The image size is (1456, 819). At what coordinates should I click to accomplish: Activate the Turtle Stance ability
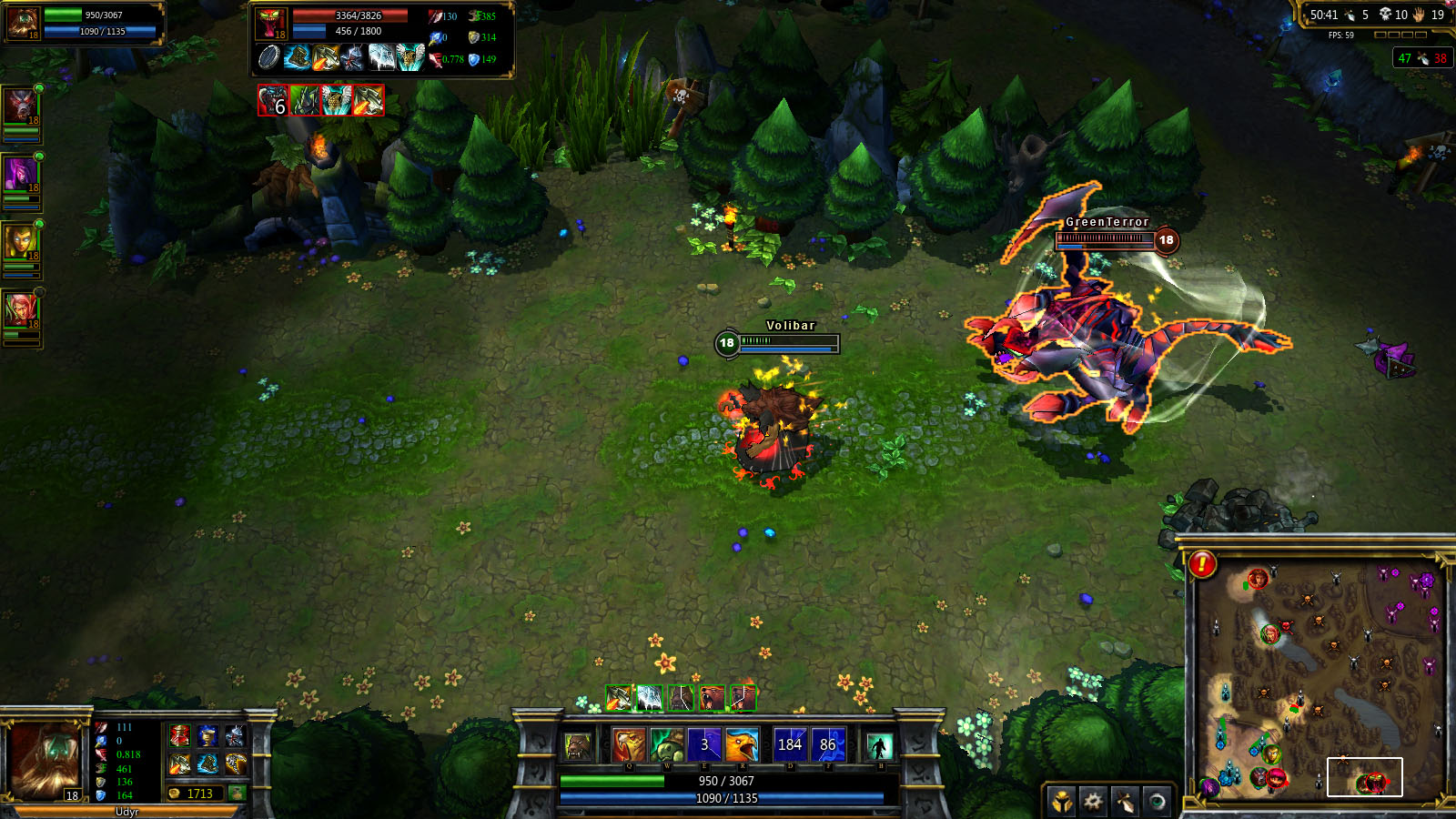point(666,745)
